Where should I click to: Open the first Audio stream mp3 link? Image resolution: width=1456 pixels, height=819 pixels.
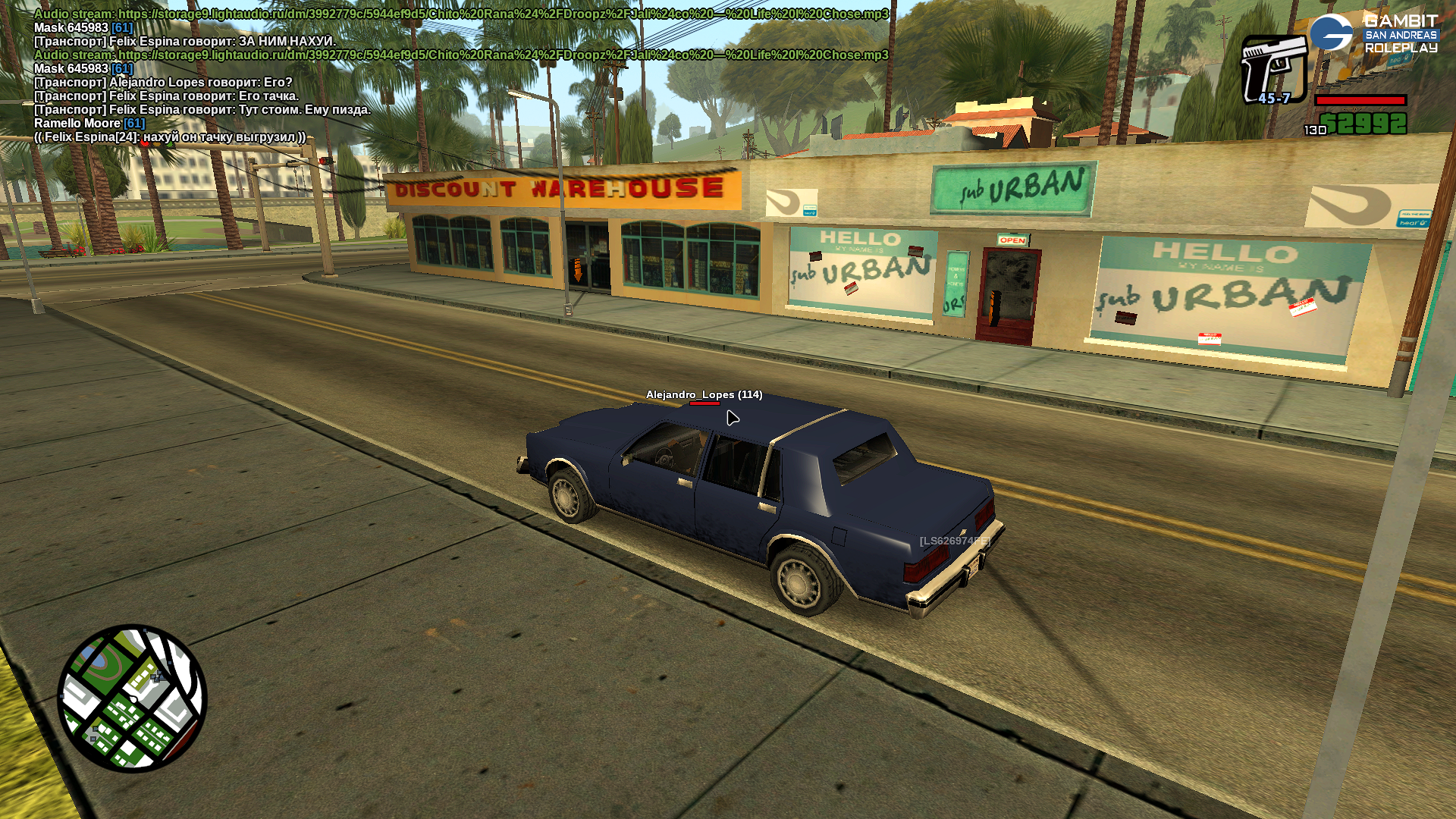coord(503,14)
